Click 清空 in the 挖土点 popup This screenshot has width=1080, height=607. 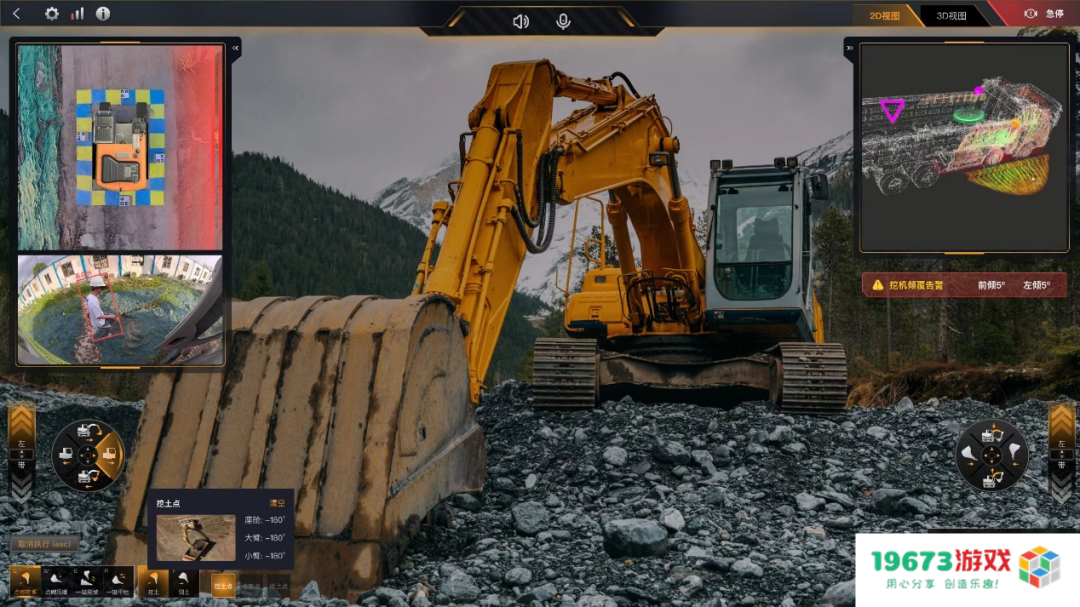[x=277, y=503]
